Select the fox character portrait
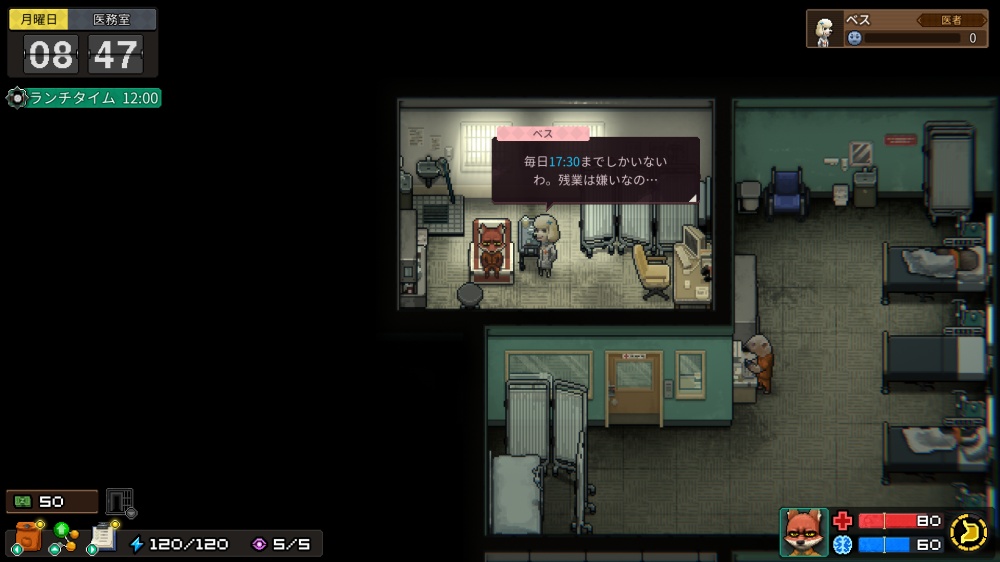 (803, 531)
